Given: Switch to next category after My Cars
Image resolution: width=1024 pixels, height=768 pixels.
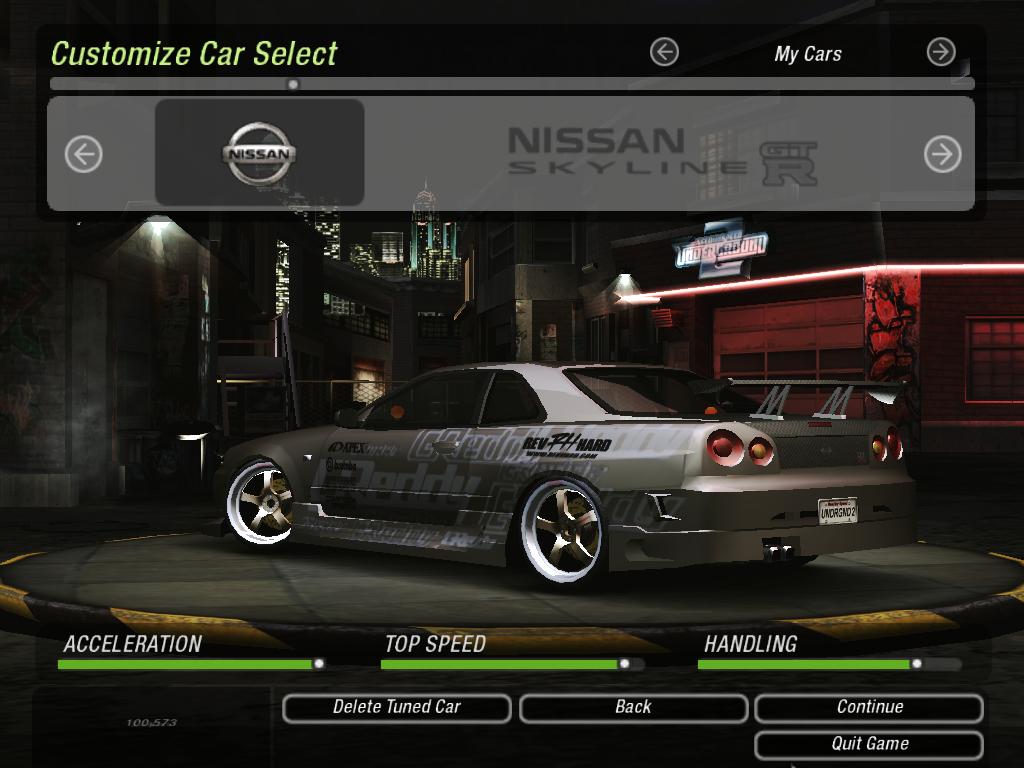Looking at the screenshot, I should point(941,52).
